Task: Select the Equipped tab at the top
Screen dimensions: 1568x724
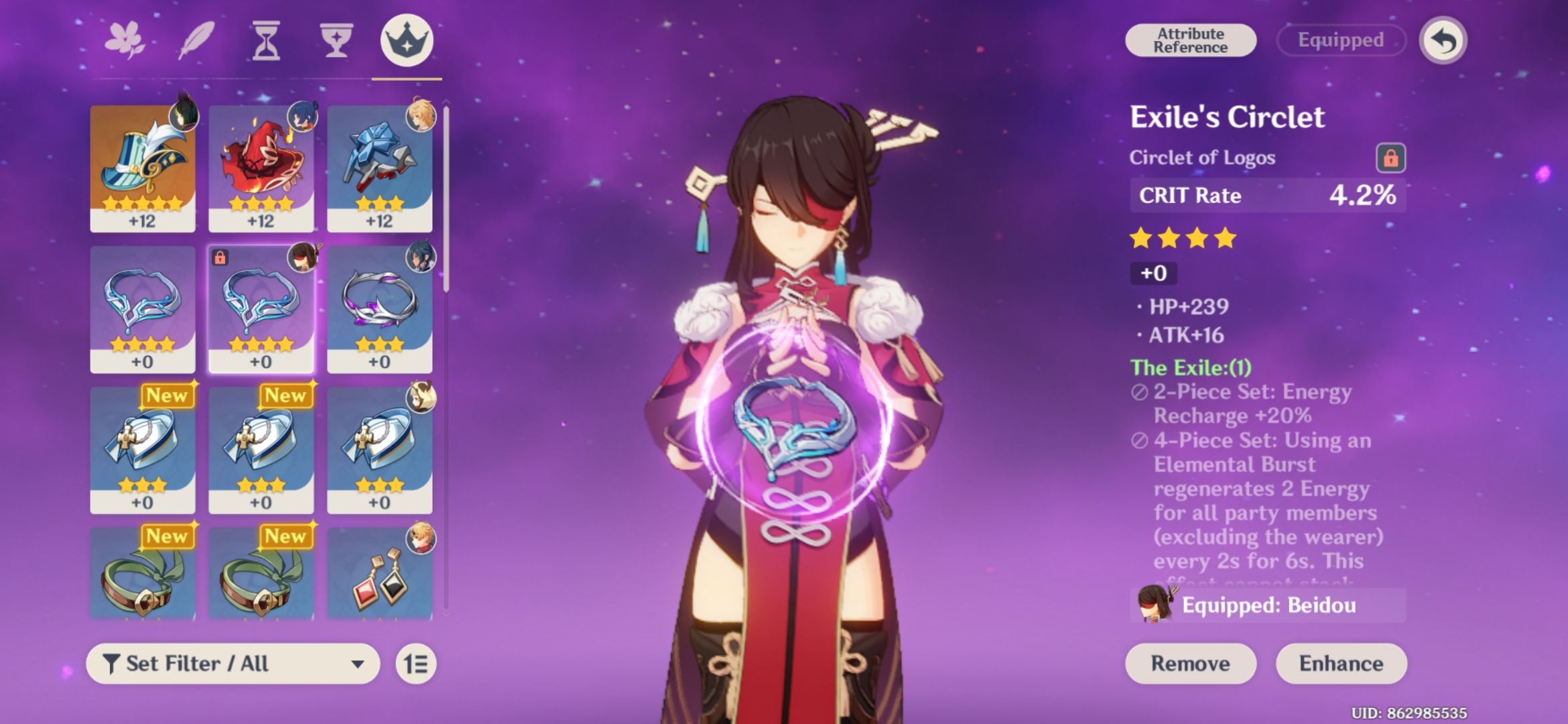Action: [1340, 40]
